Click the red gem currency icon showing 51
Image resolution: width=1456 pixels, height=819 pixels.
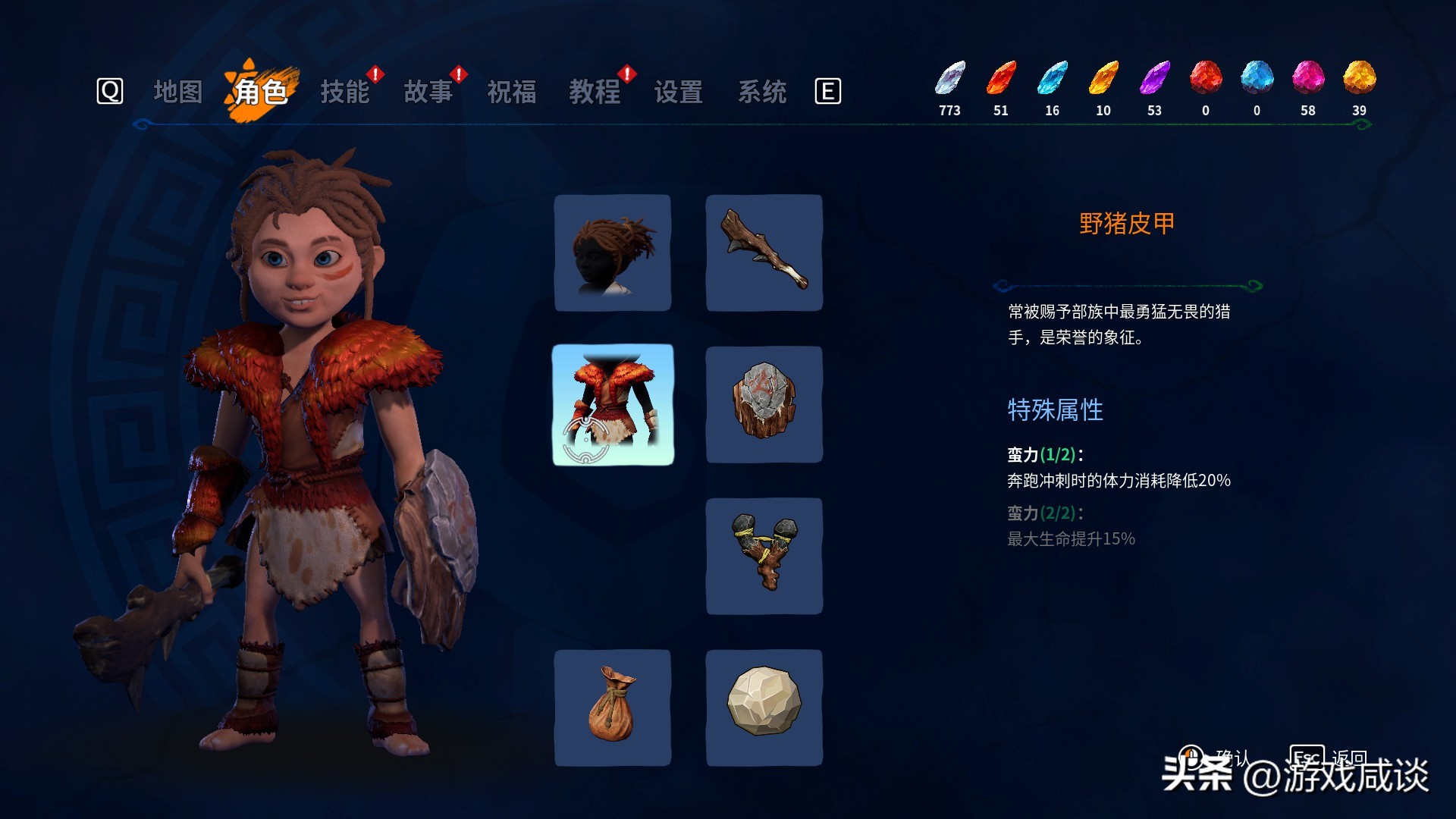(1001, 80)
